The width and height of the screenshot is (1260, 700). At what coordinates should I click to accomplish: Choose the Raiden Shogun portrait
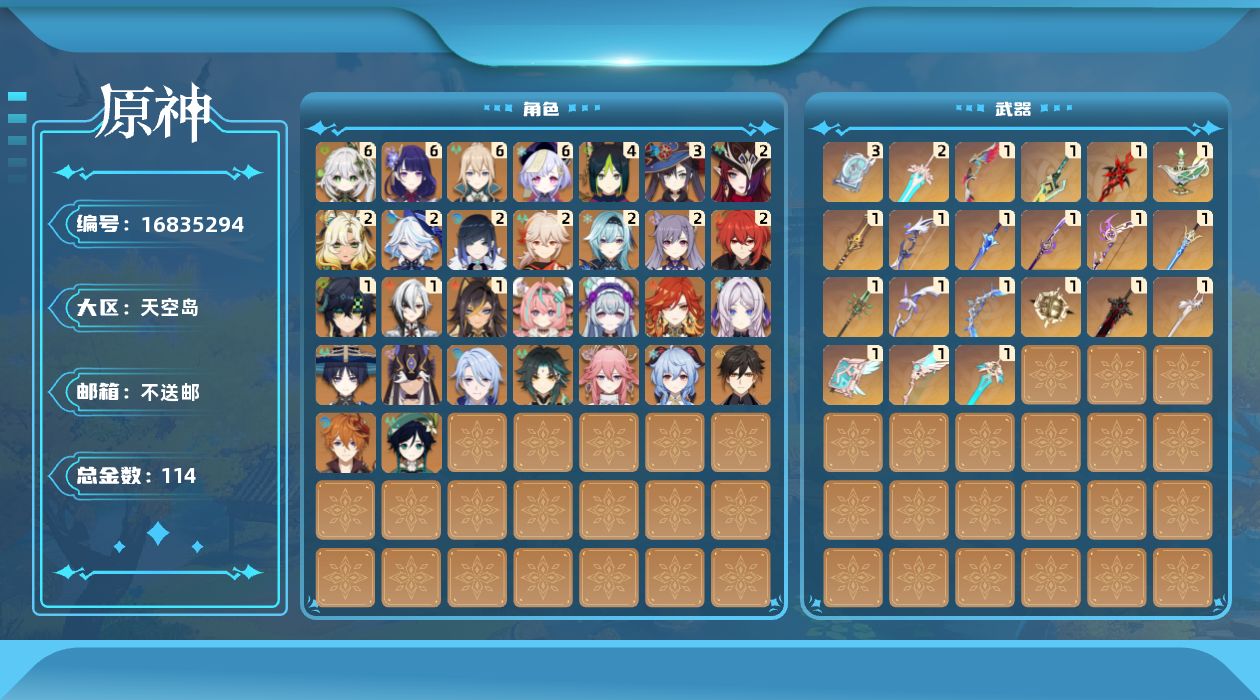412,172
